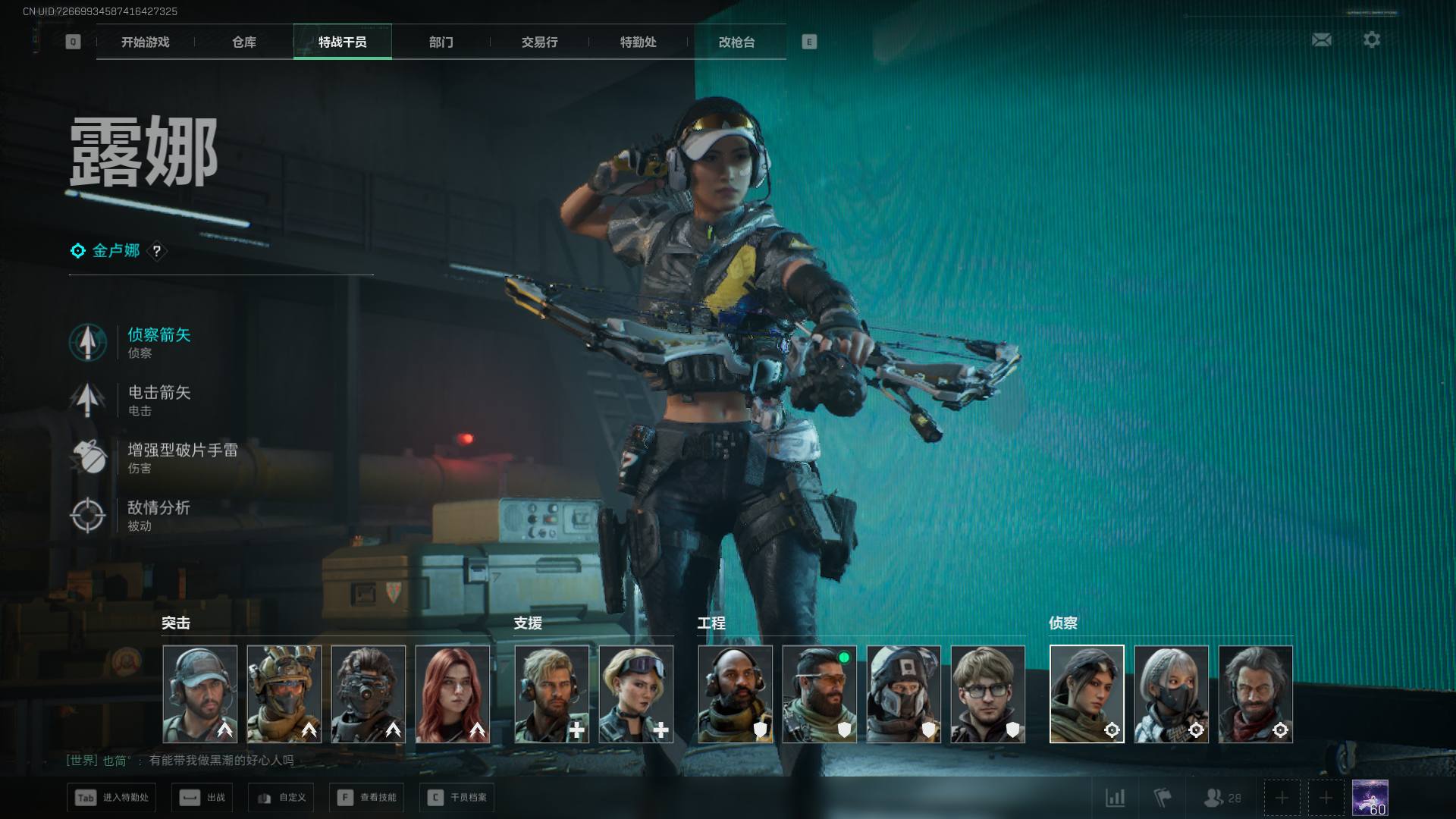This screenshot has width=1456, height=819.
Task: Switch to the 特勤处 tab
Action: (x=638, y=42)
